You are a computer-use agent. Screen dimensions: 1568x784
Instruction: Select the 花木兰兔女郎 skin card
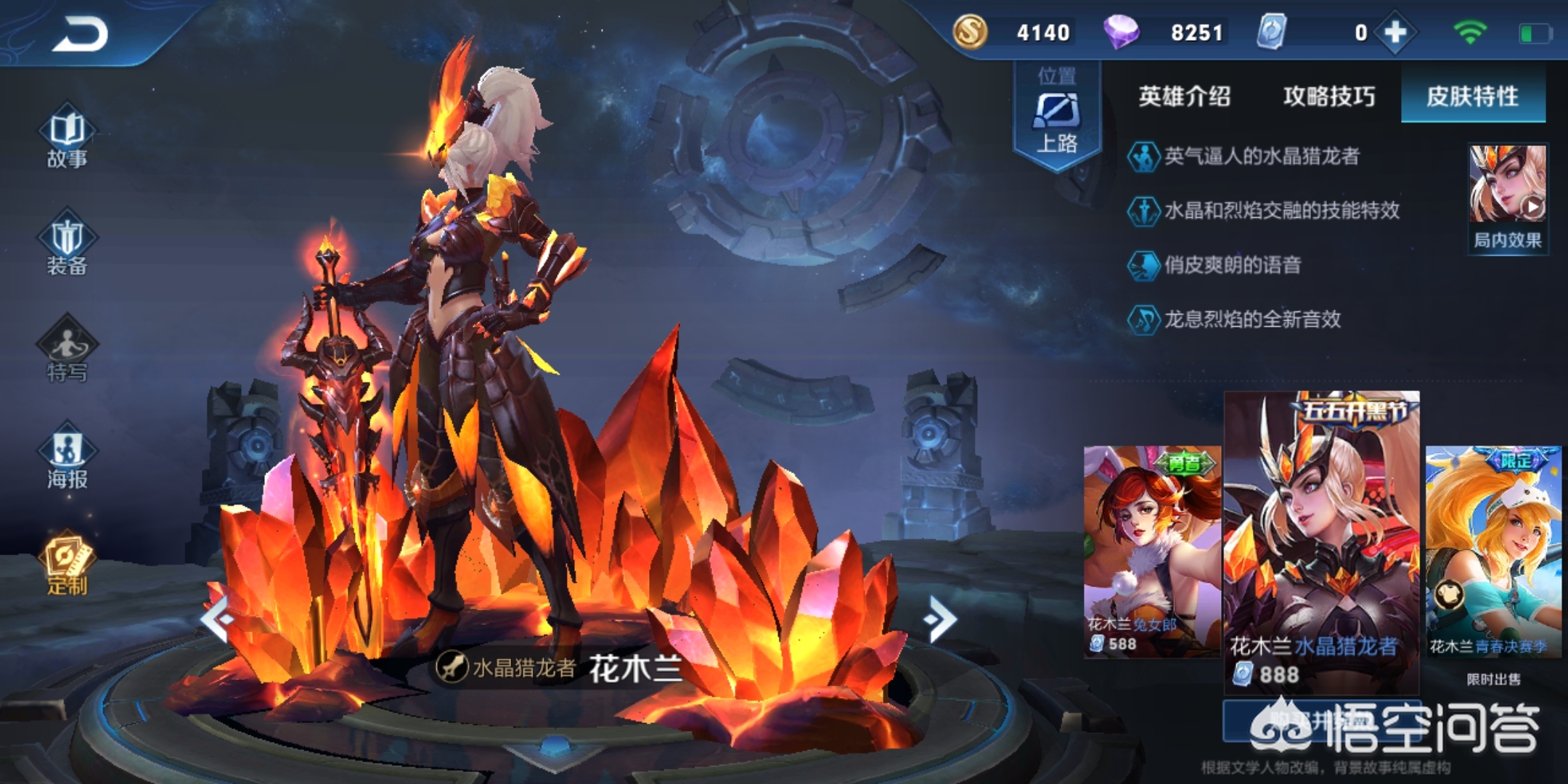[x=1151, y=552]
